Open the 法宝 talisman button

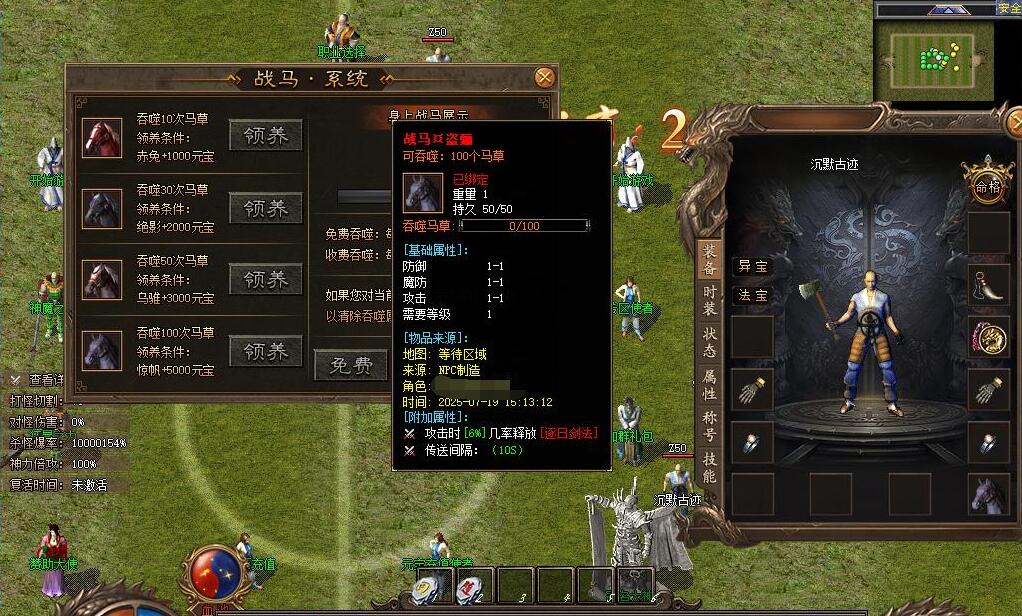point(752,295)
